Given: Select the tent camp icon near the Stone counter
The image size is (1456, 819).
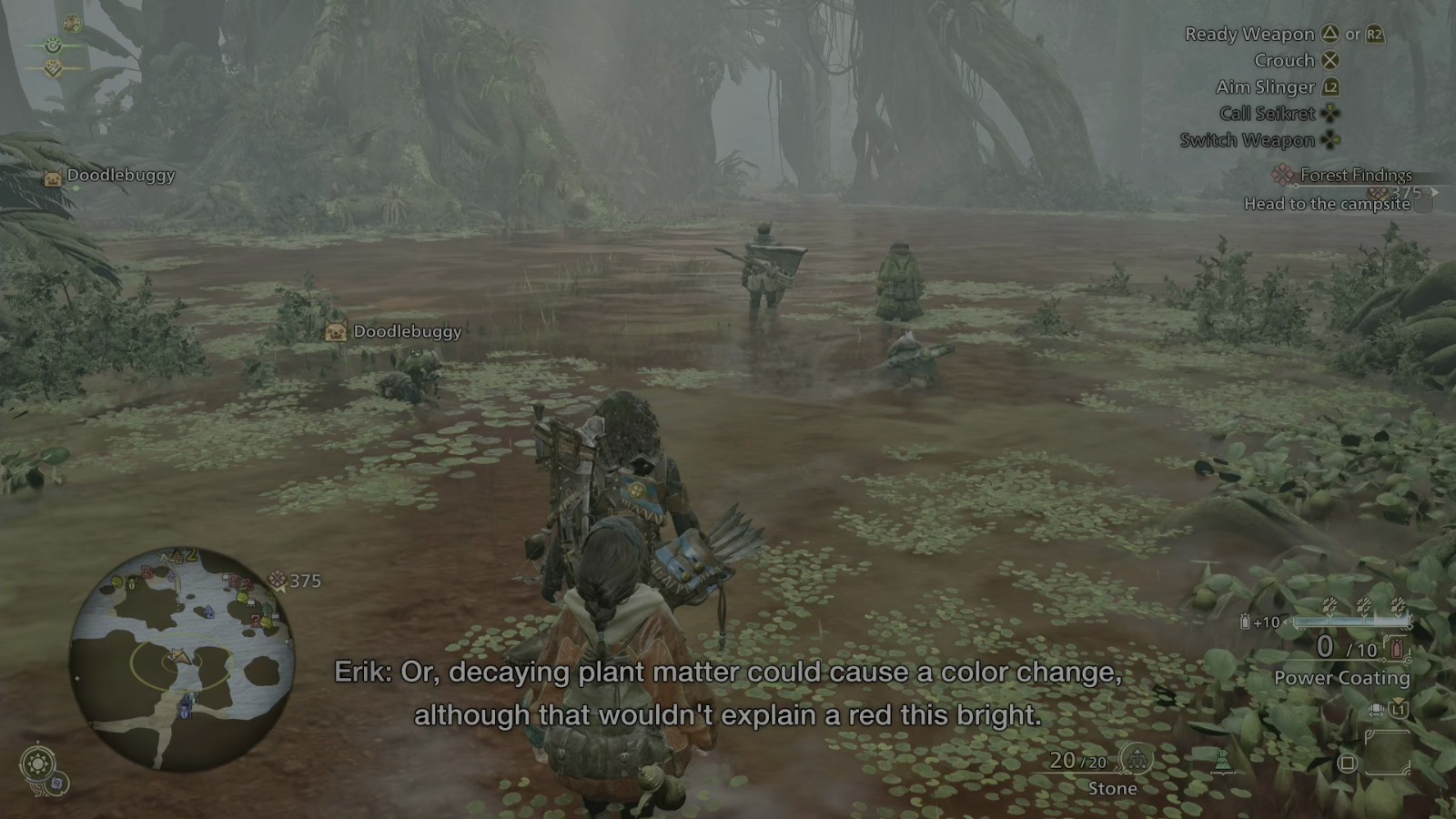Looking at the screenshot, I should tap(1222, 761).
